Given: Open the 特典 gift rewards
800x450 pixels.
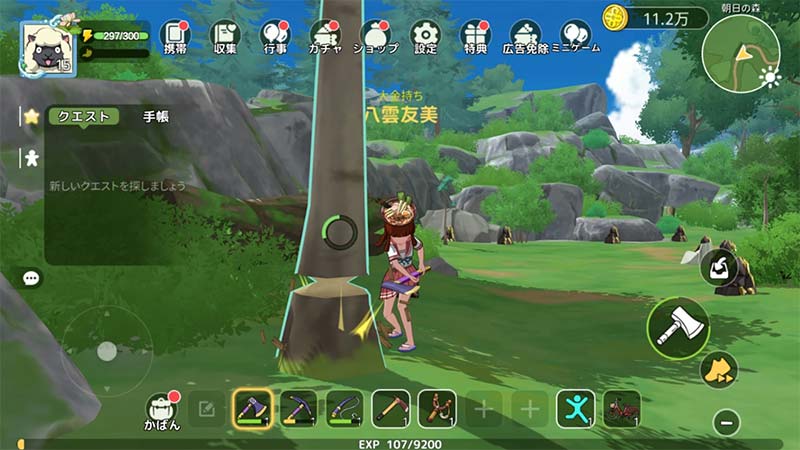Looking at the screenshot, I should [x=475, y=36].
